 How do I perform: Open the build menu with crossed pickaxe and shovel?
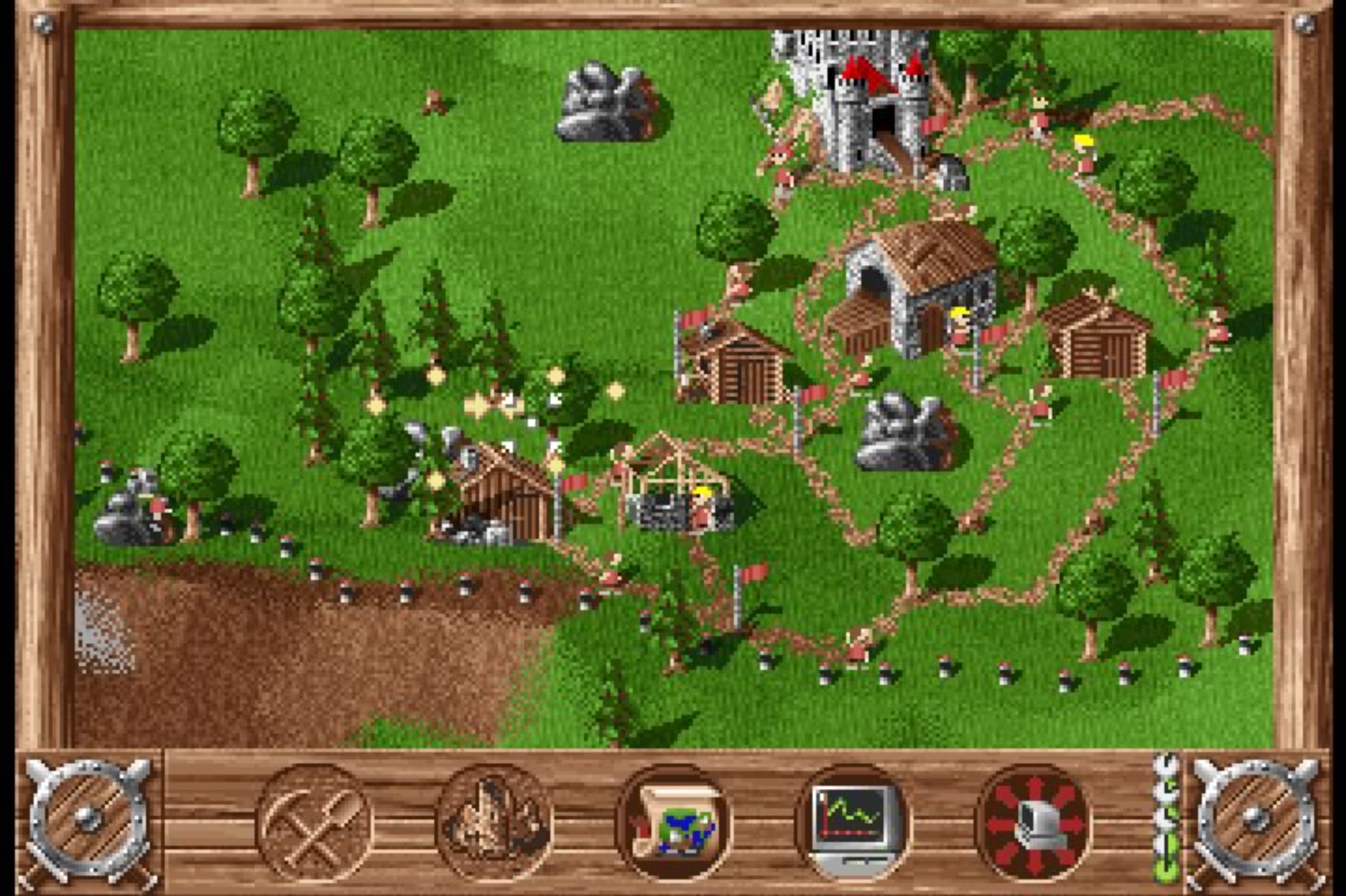(x=314, y=823)
